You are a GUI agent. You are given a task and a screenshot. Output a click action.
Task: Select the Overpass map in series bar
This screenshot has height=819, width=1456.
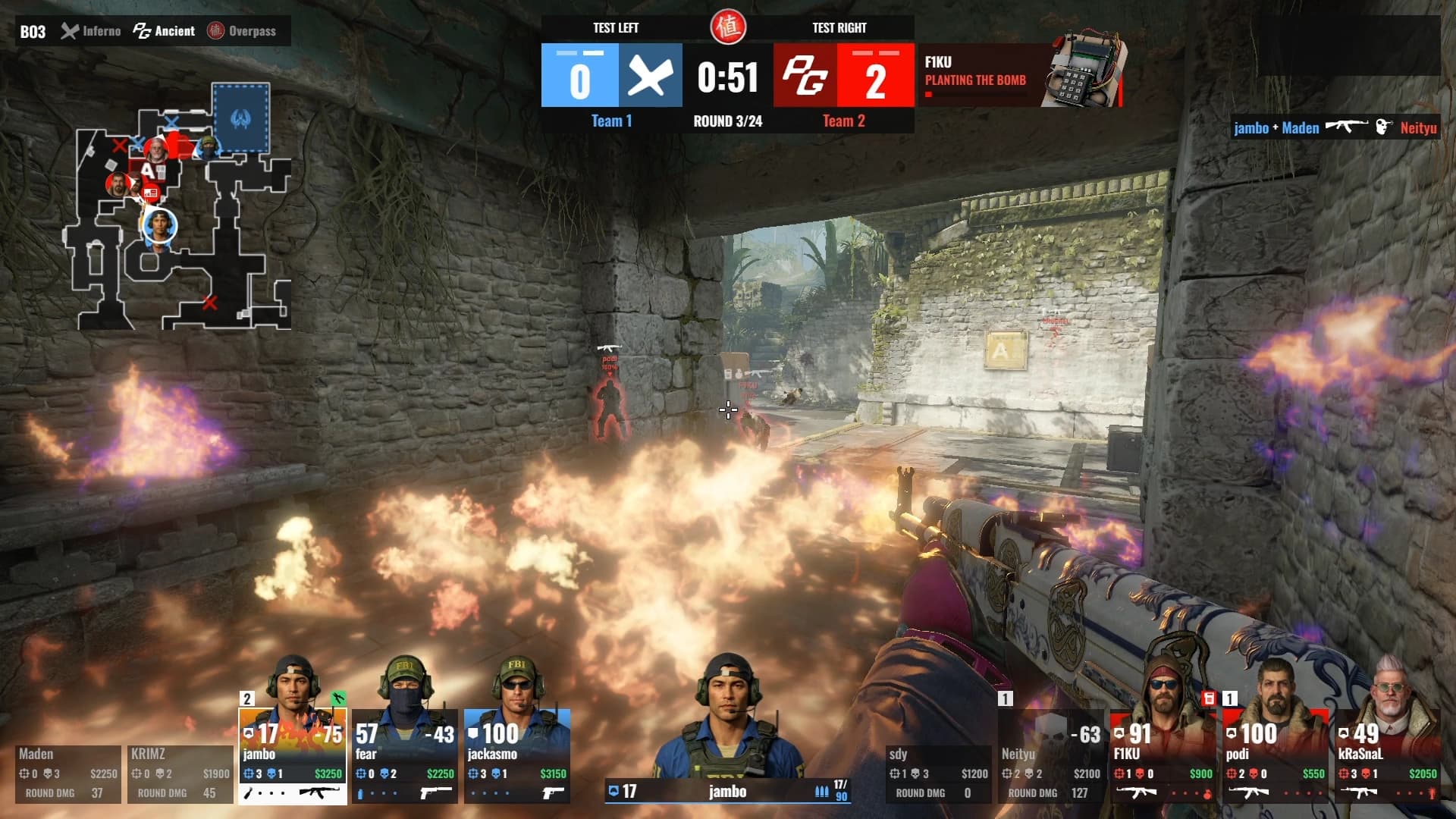pyautogui.click(x=242, y=31)
